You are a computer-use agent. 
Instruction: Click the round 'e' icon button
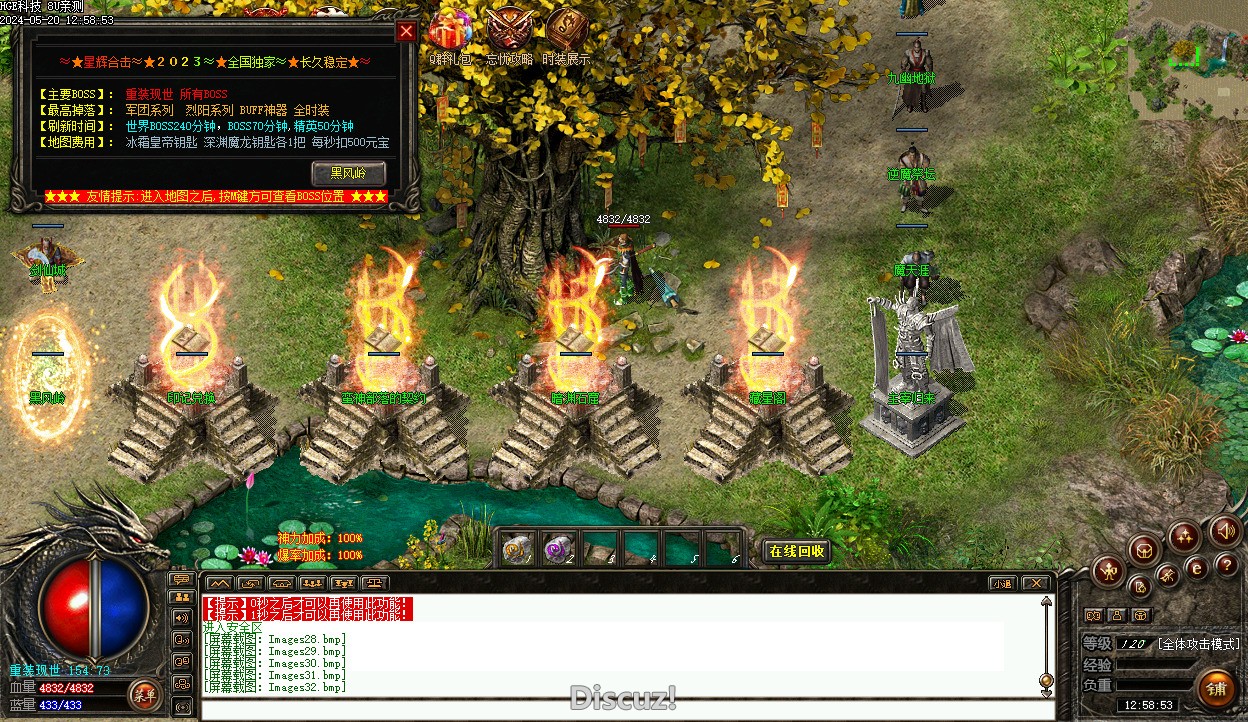[x=1197, y=568]
